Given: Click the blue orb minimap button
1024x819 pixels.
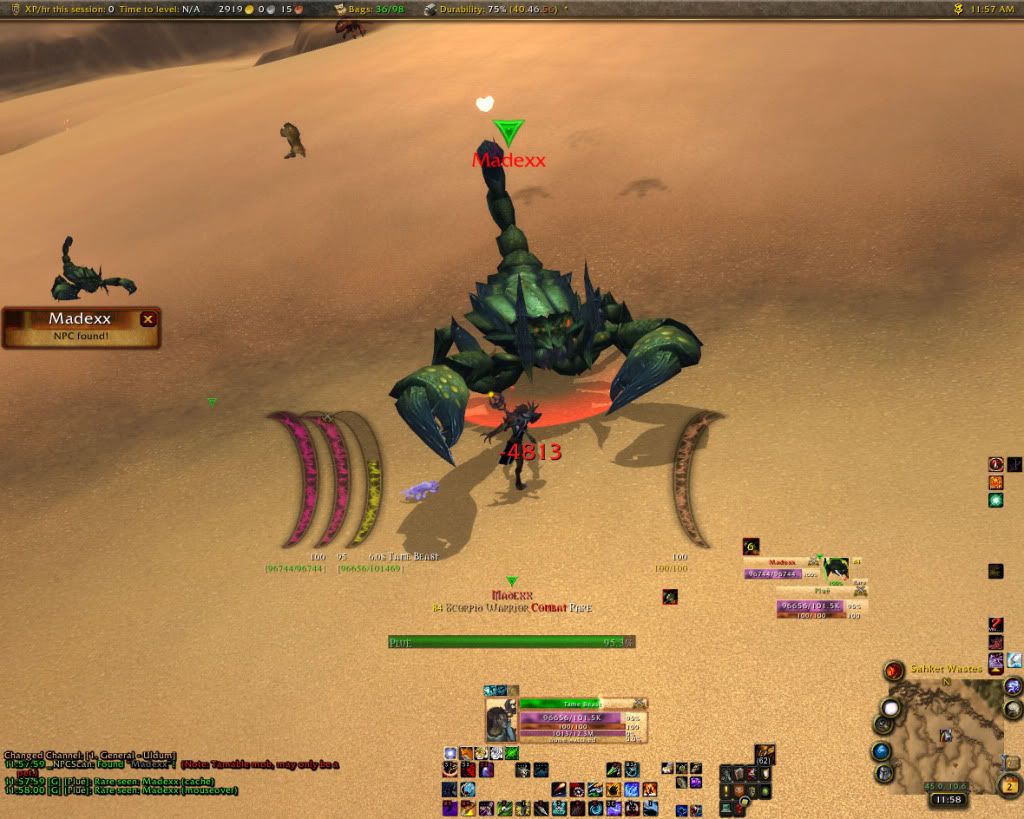Looking at the screenshot, I should point(881,751).
